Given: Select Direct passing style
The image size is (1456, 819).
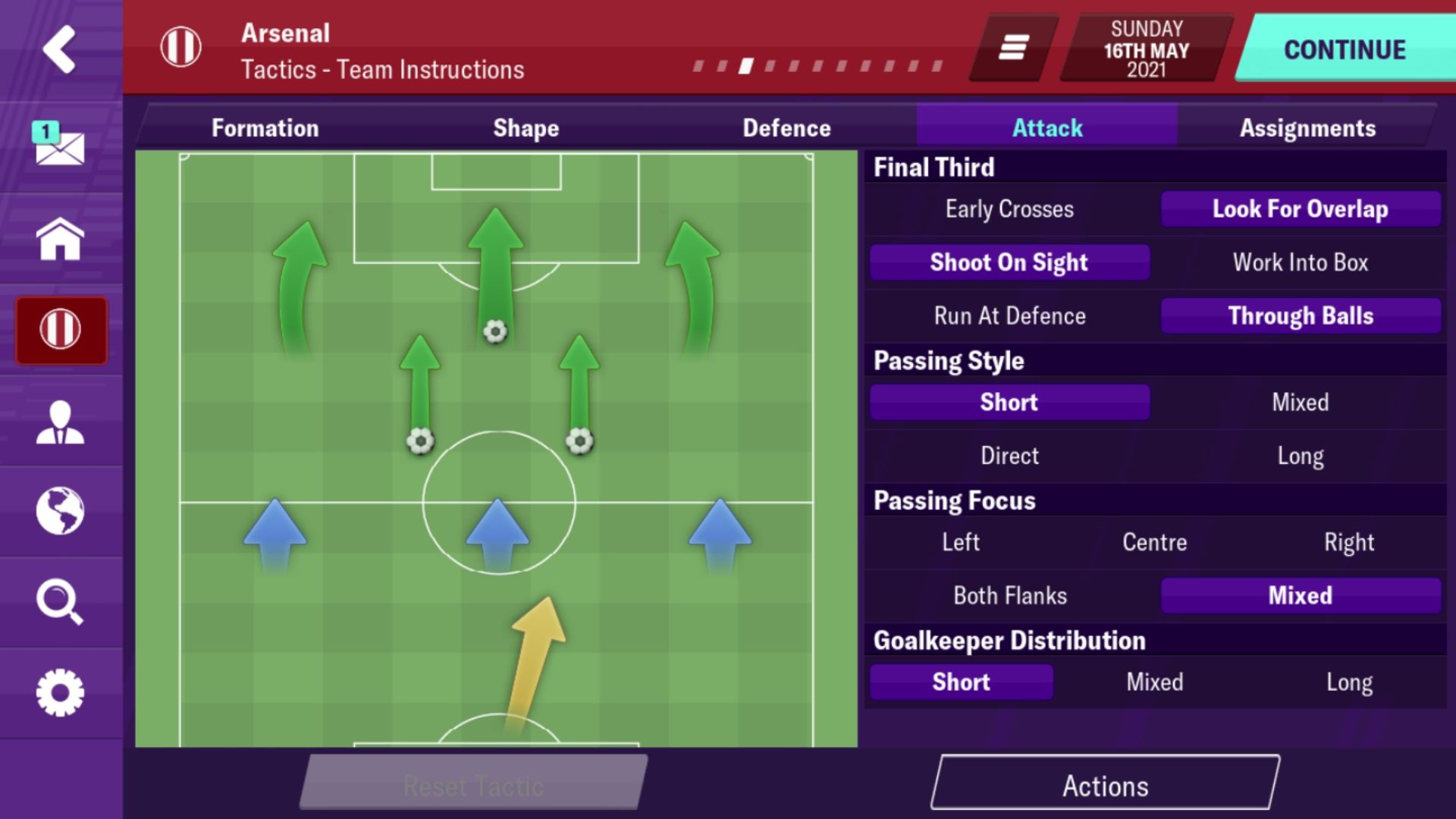Looking at the screenshot, I should pos(1009,455).
